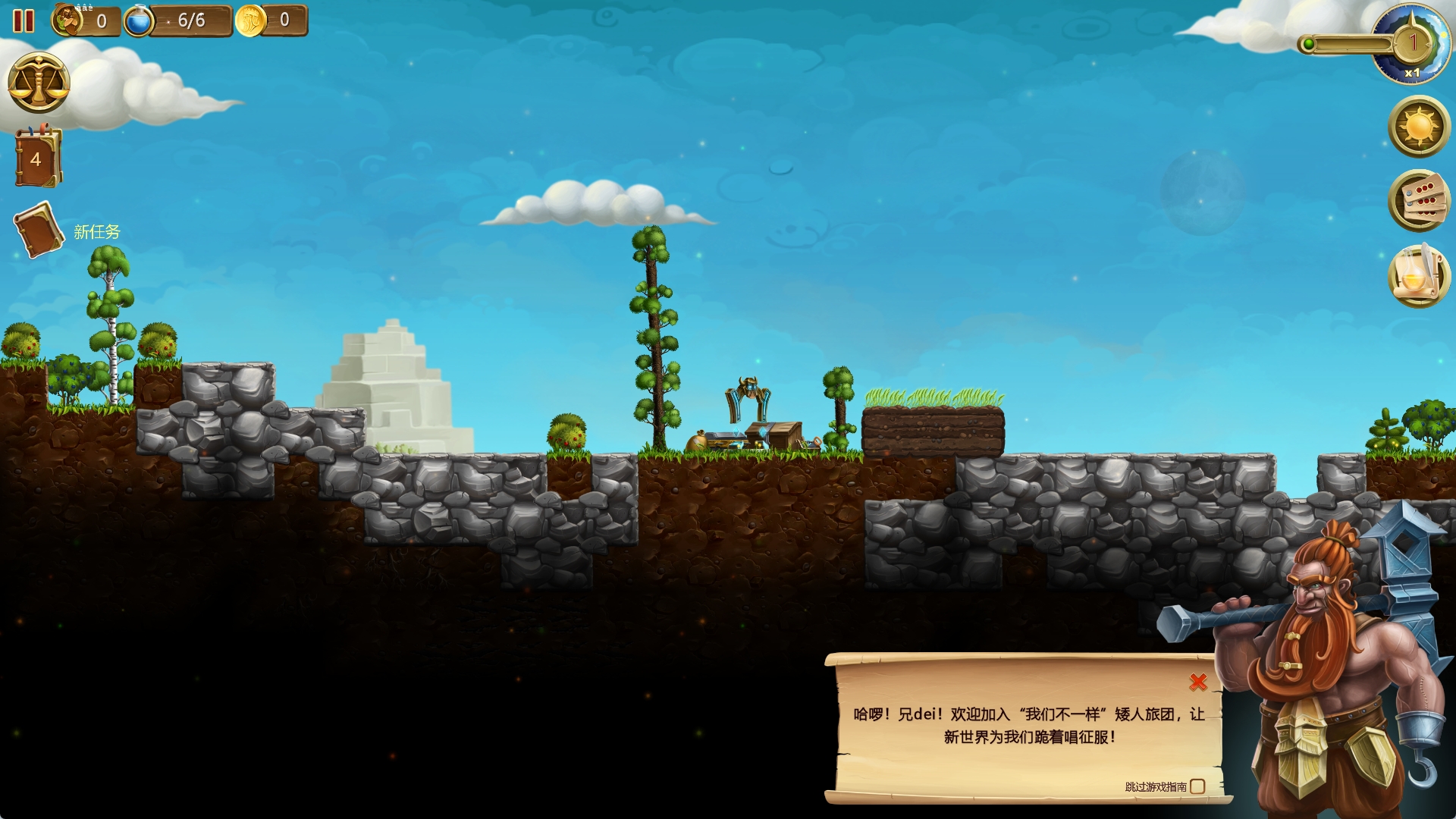Open the book showing number 4

click(x=37, y=158)
